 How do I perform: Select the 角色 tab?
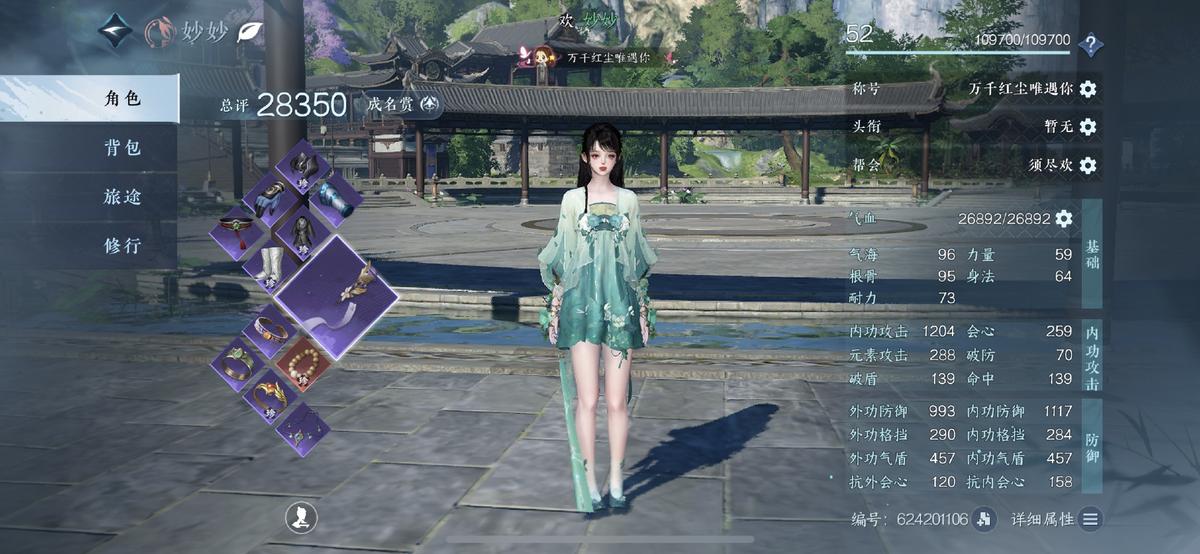click(x=122, y=98)
